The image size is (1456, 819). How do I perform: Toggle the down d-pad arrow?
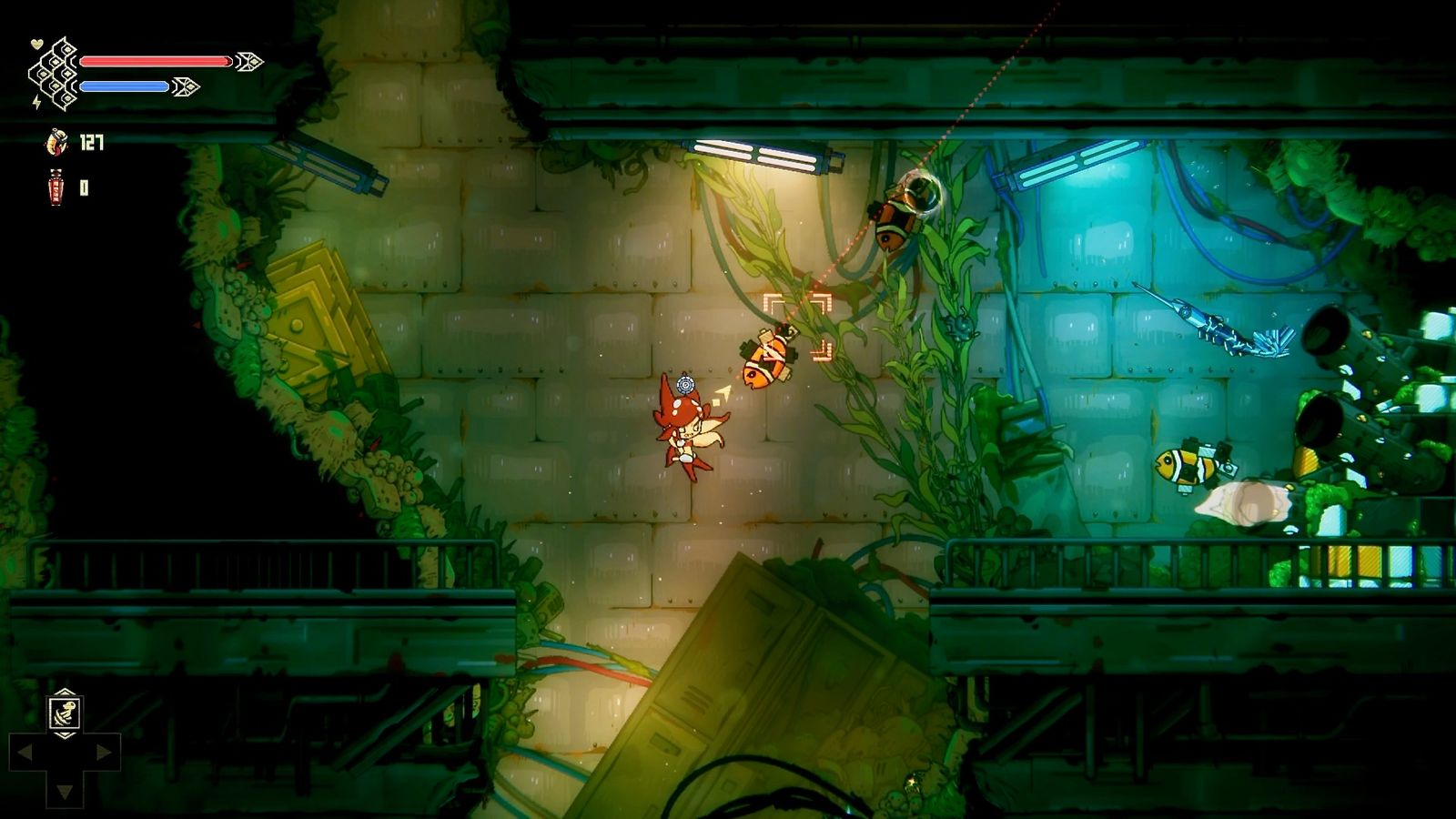[65, 790]
